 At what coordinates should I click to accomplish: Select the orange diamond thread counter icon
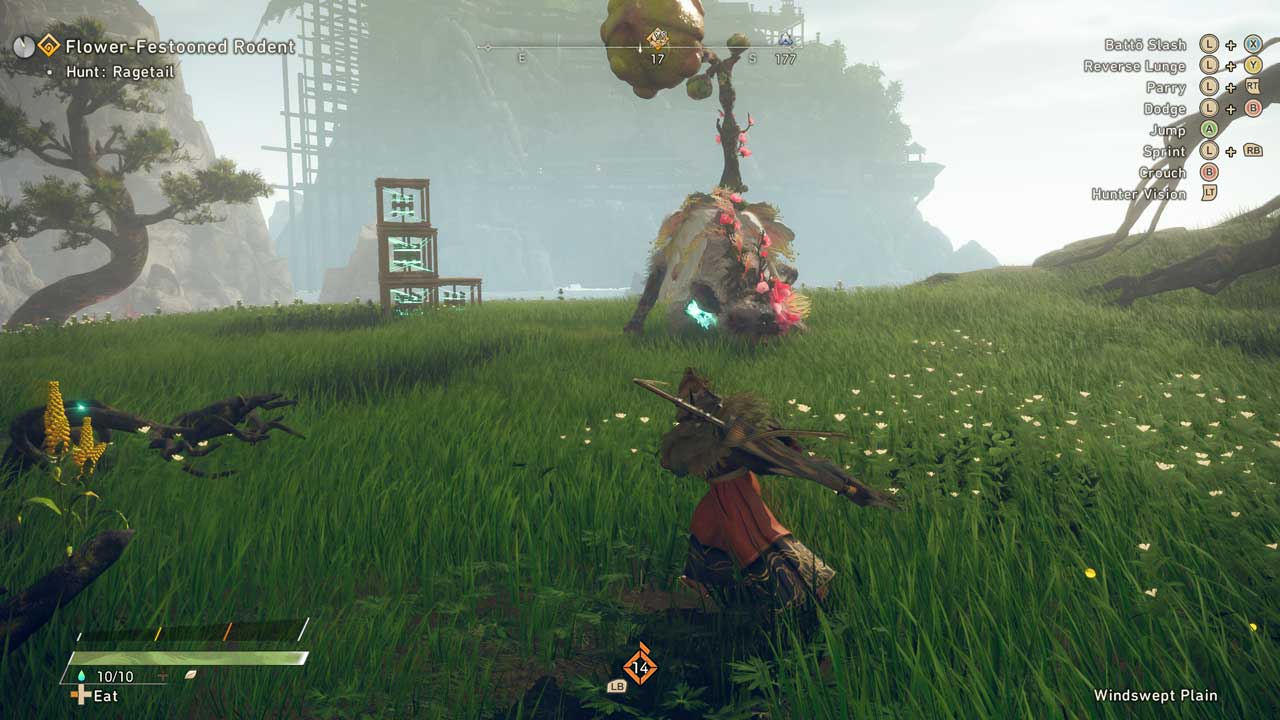640,667
